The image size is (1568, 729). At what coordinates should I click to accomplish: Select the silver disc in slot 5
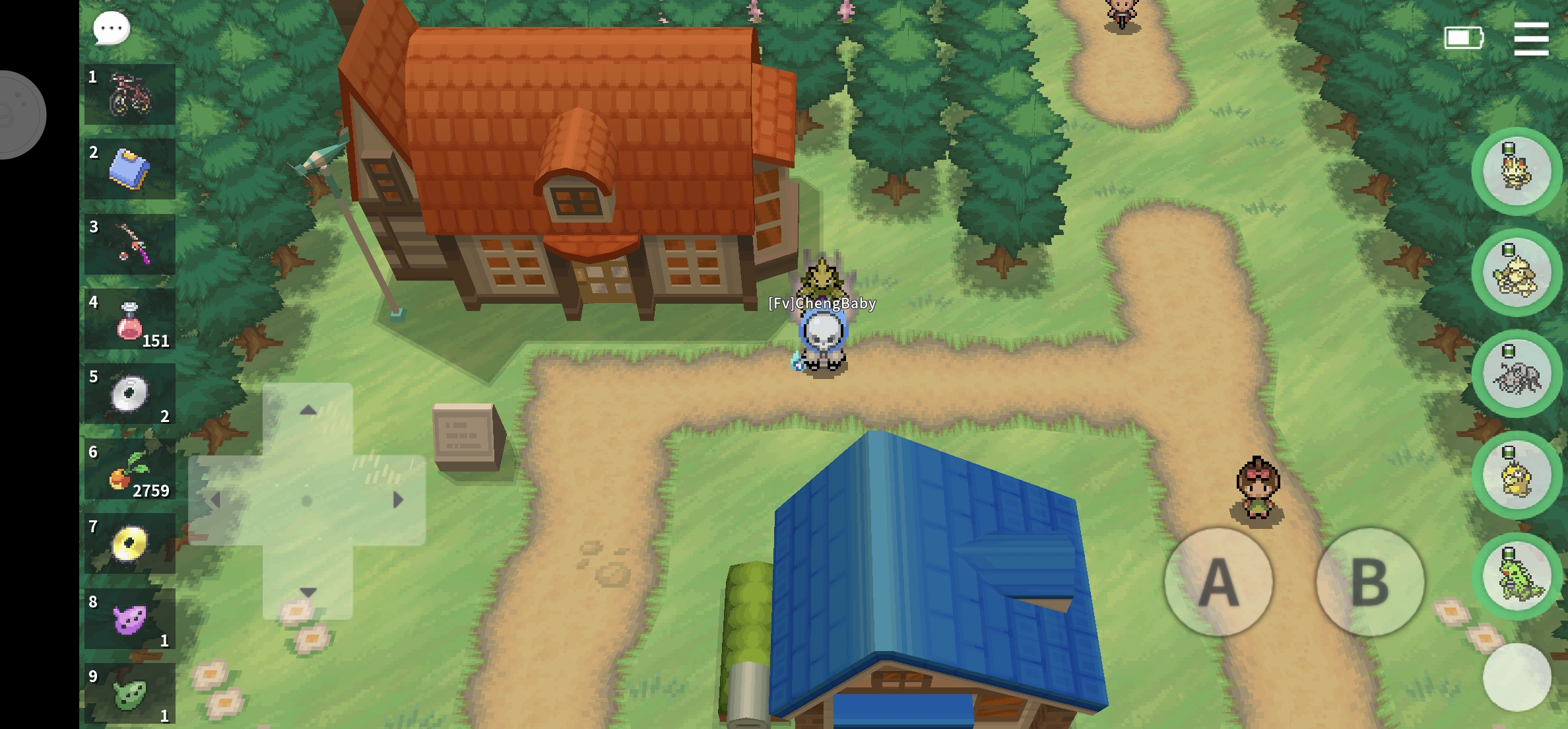pos(129,395)
